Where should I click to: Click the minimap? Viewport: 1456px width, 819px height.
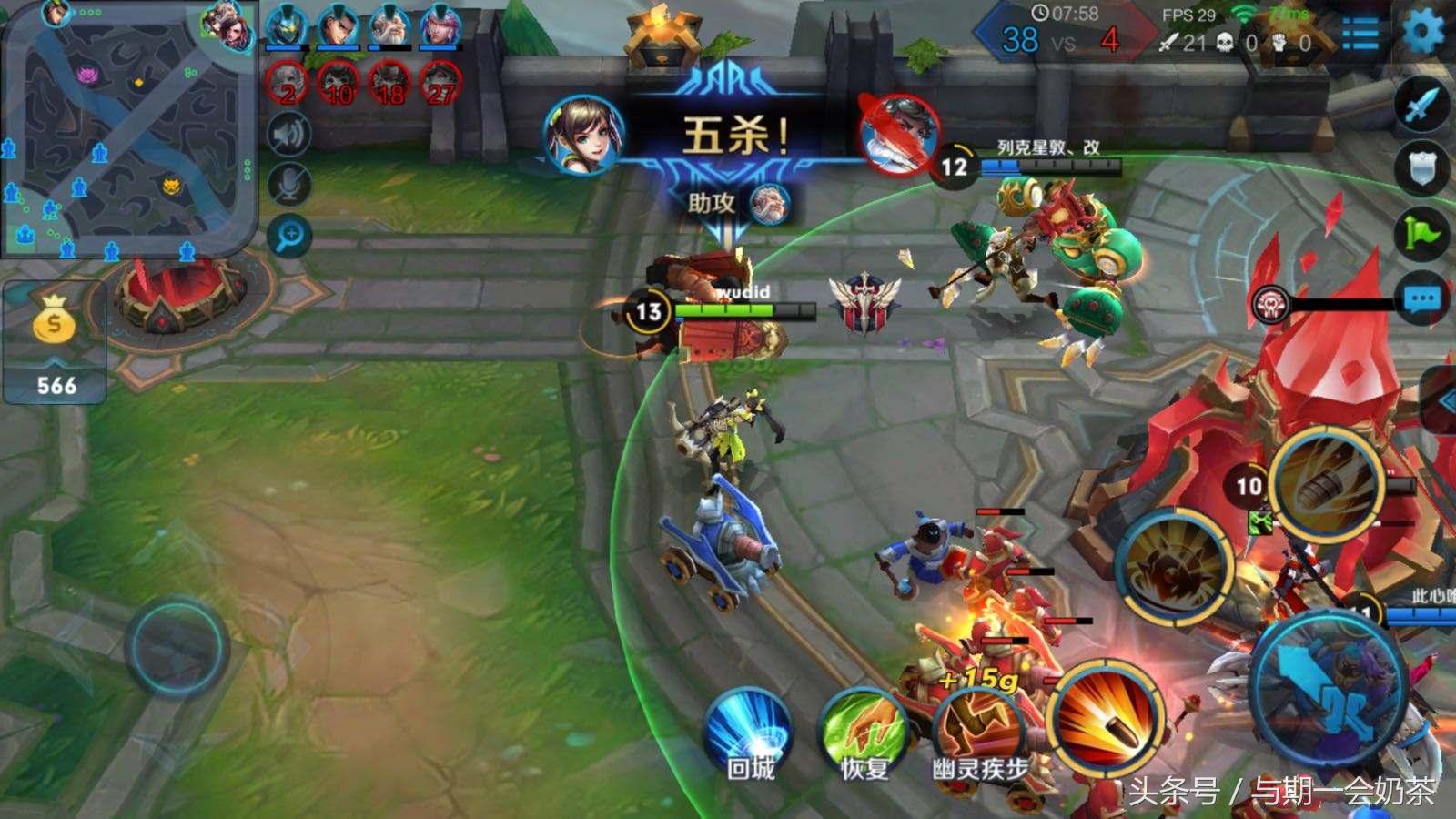click(128, 129)
